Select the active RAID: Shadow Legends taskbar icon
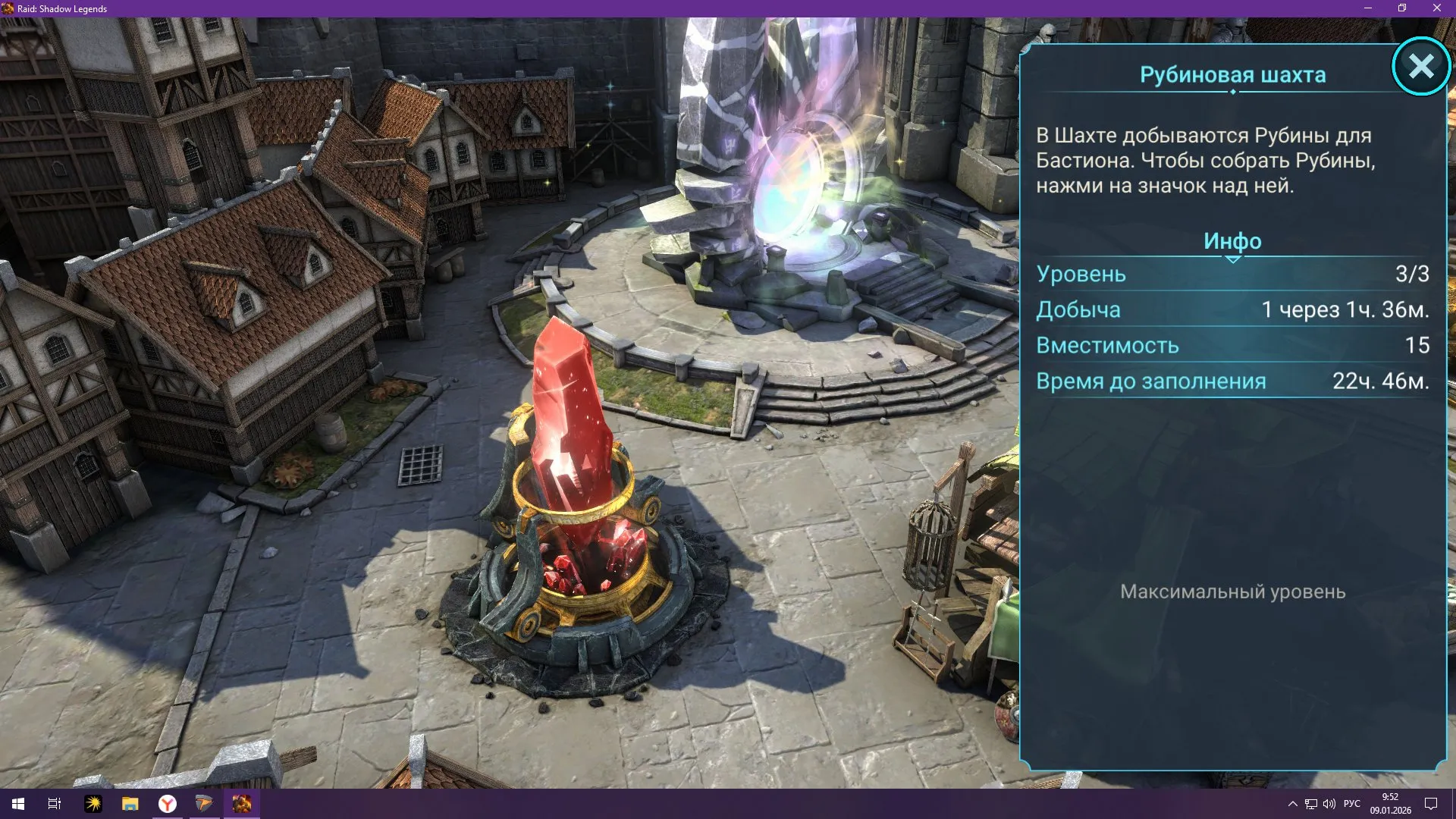Image resolution: width=1456 pixels, height=819 pixels. pyautogui.click(x=242, y=804)
